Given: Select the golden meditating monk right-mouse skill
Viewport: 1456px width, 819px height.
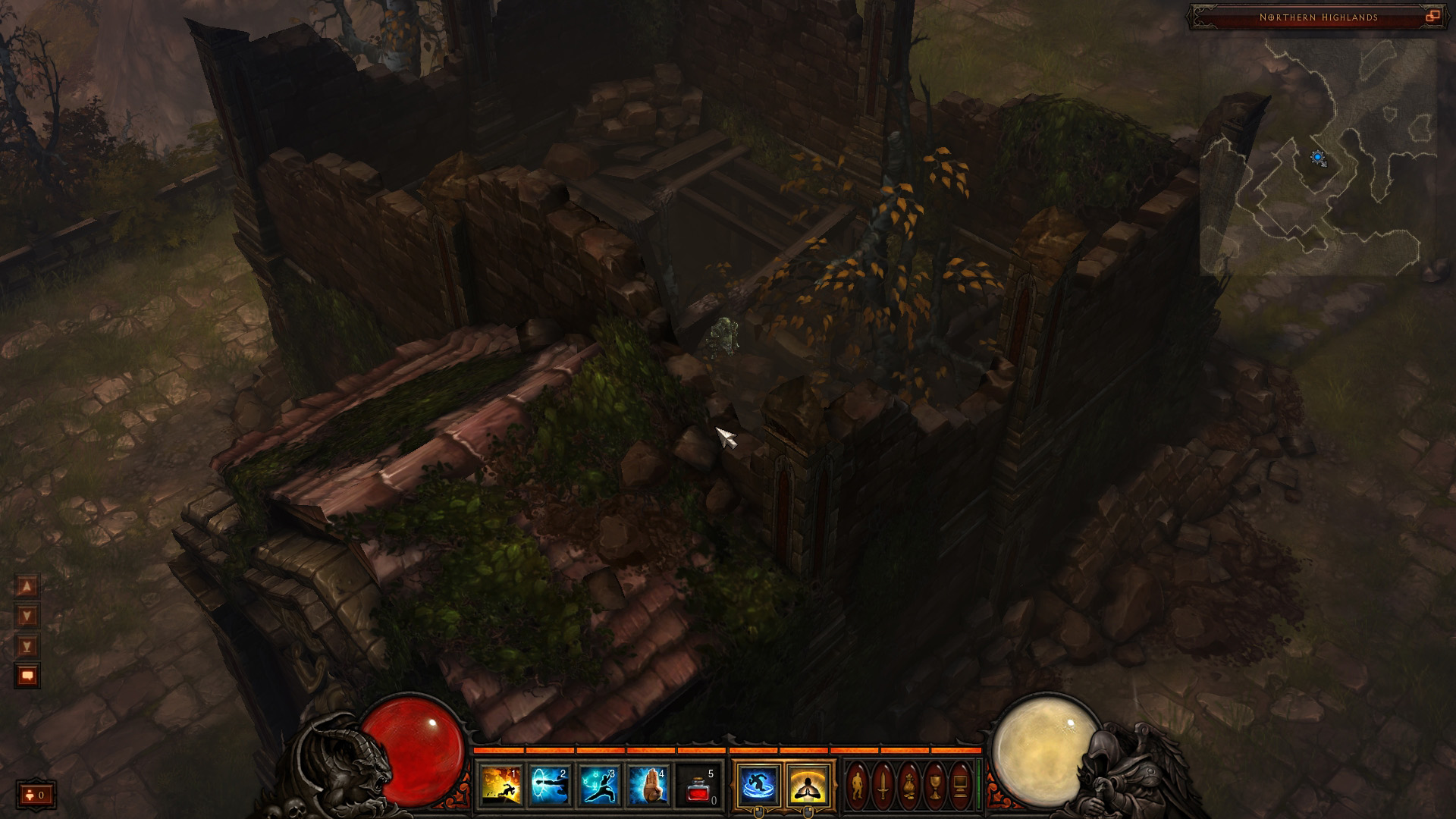Looking at the screenshot, I should 807,785.
